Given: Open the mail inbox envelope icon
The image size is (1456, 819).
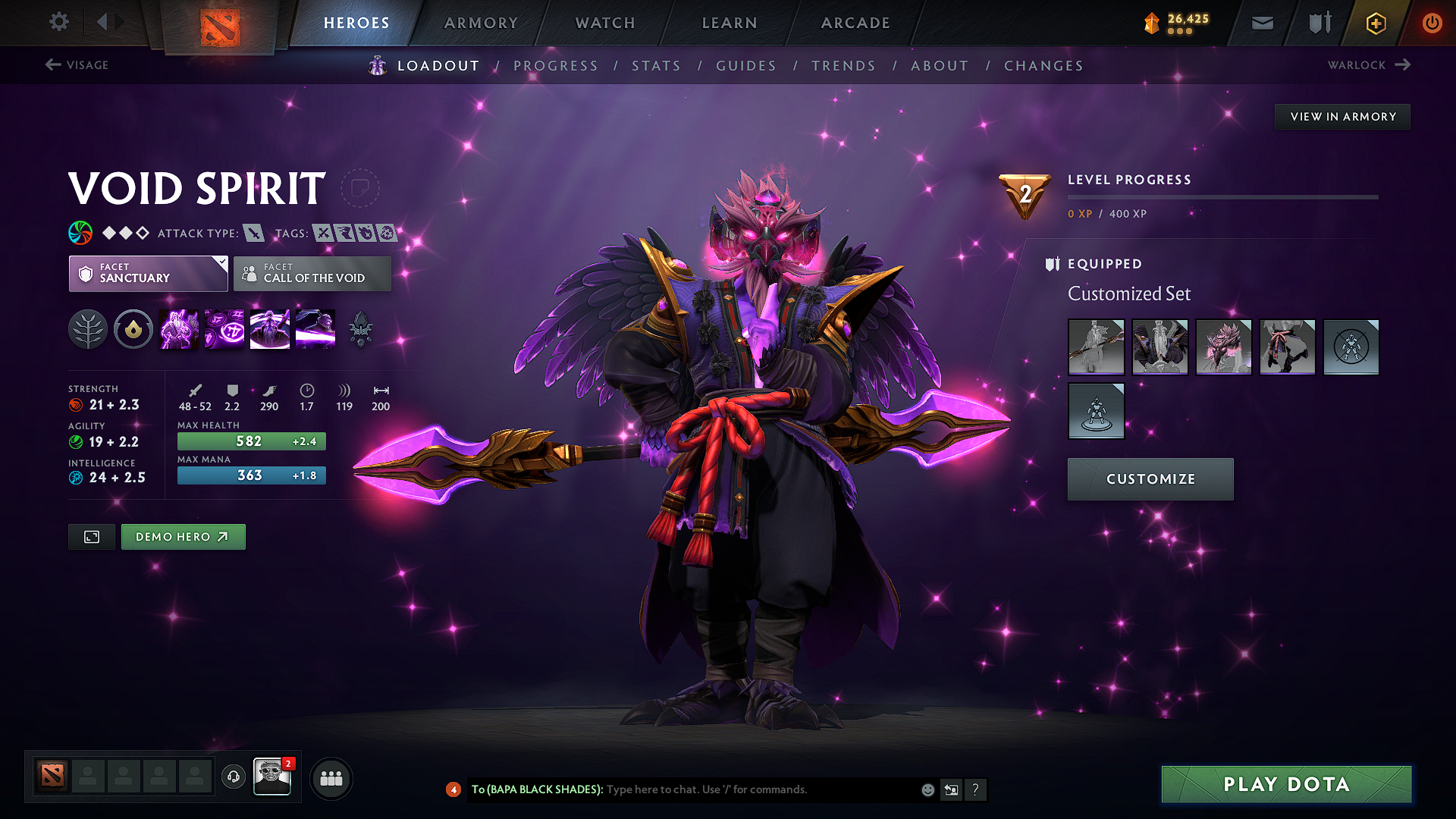Looking at the screenshot, I should [x=1262, y=23].
